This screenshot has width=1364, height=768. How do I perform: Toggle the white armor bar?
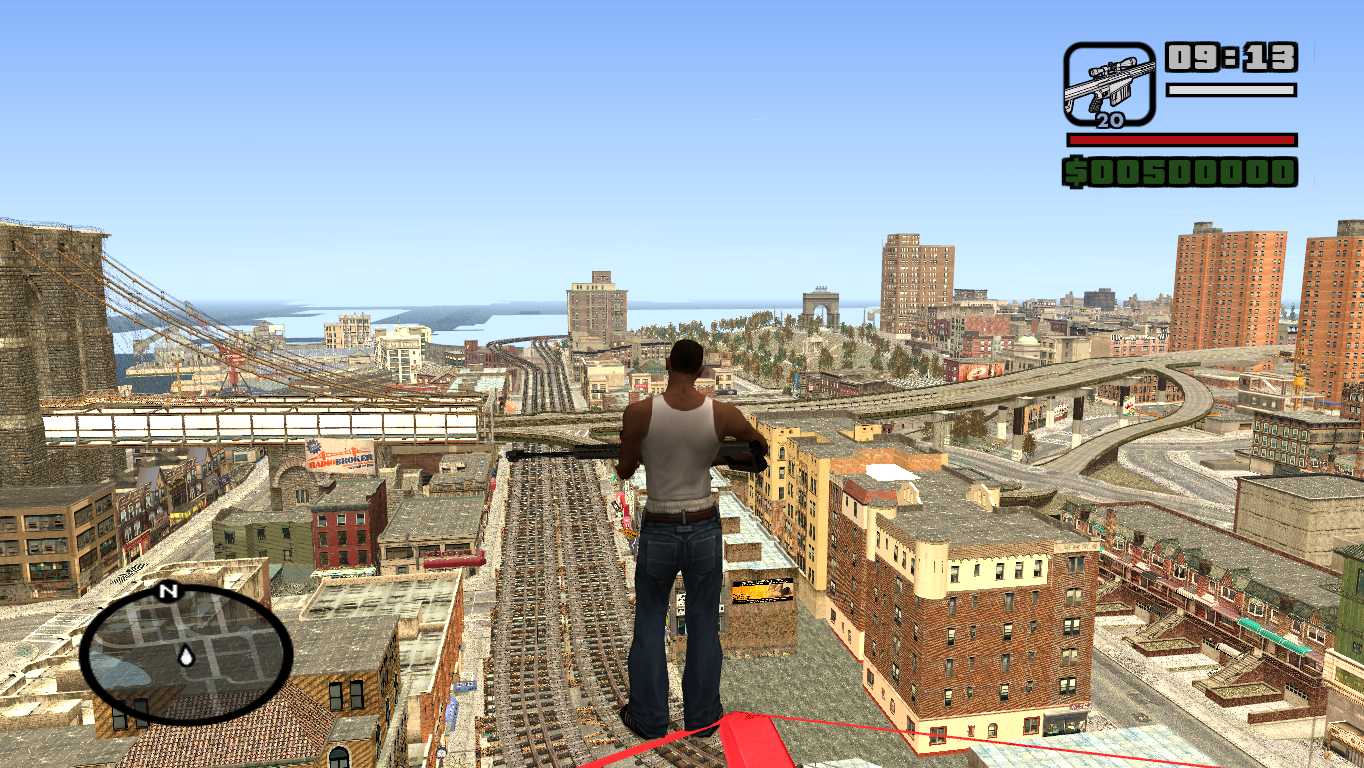[1230, 90]
